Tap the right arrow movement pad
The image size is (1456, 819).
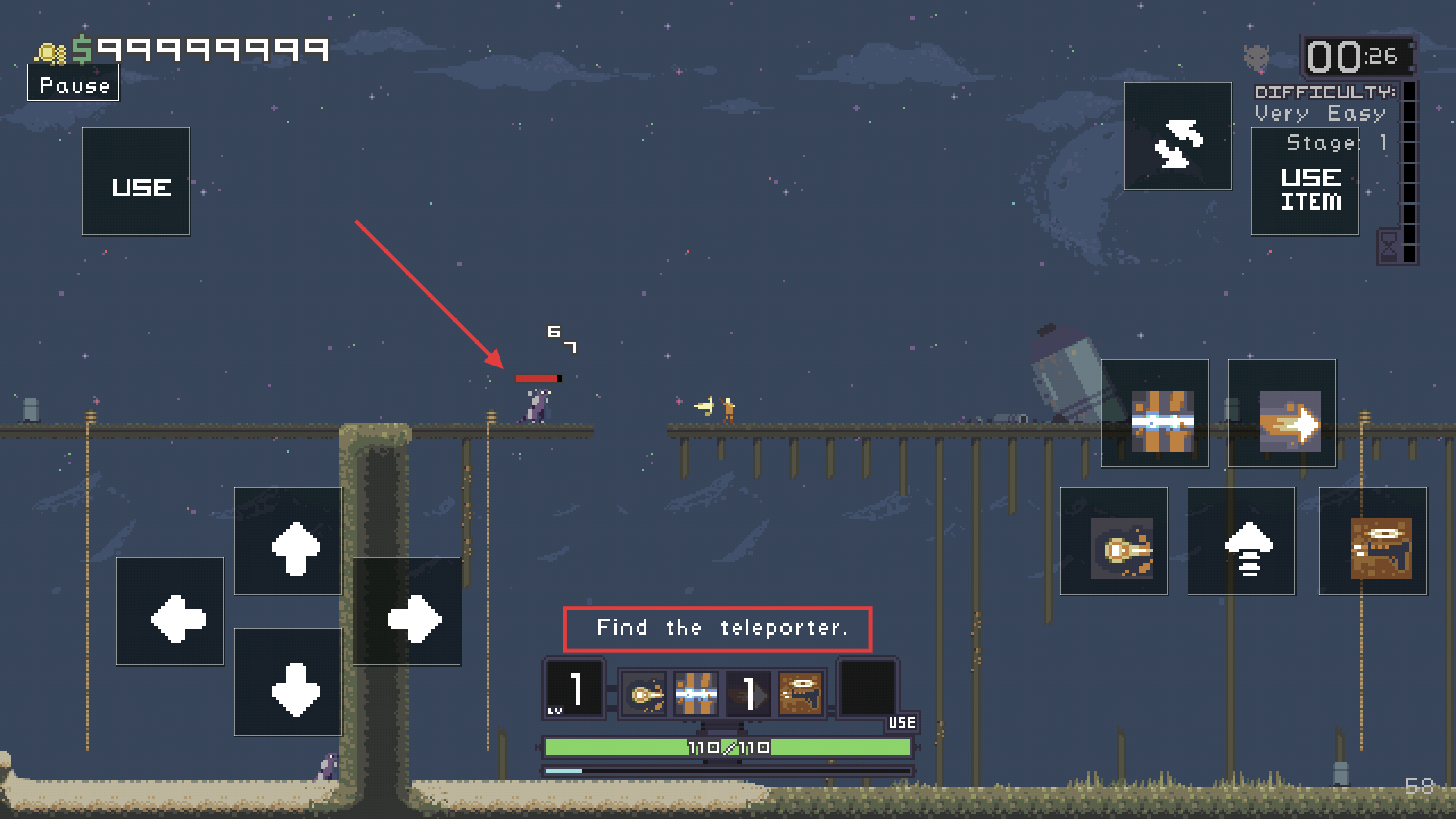(406, 612)
